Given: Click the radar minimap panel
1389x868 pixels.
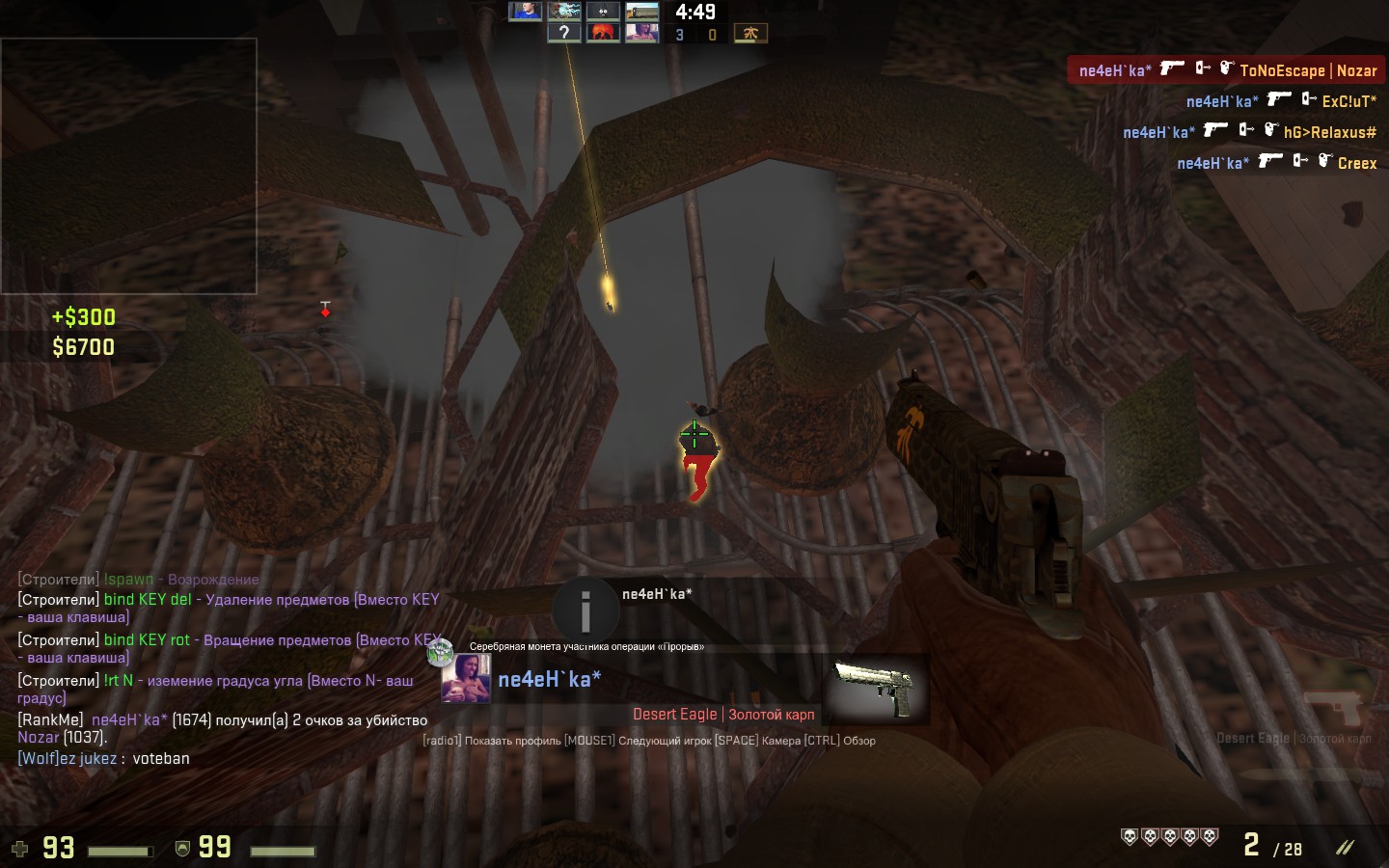Looking at the screenshot, I should point(128,166).
